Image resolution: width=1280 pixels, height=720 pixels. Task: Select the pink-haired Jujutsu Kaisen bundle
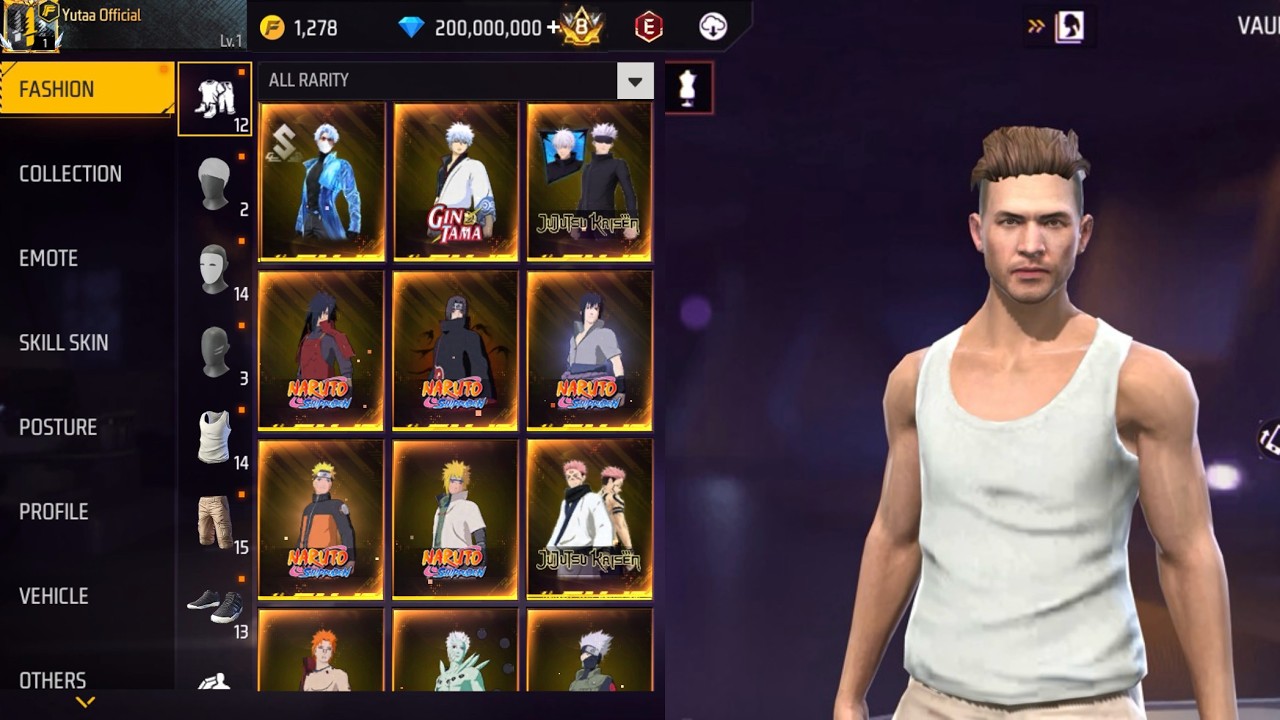[x=589, y=520]
